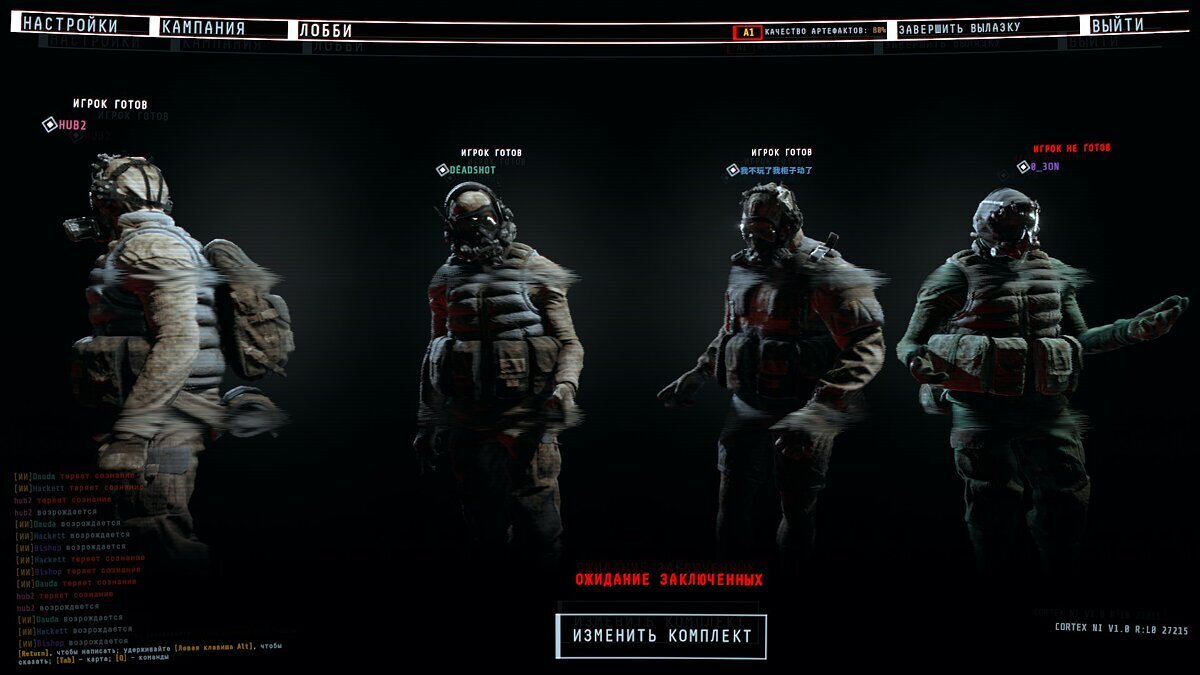Screen dimensions: 1200x675
Task: Select player 0_3ON nameplate
Action: pyautogui.click(x=1044, y=167)
